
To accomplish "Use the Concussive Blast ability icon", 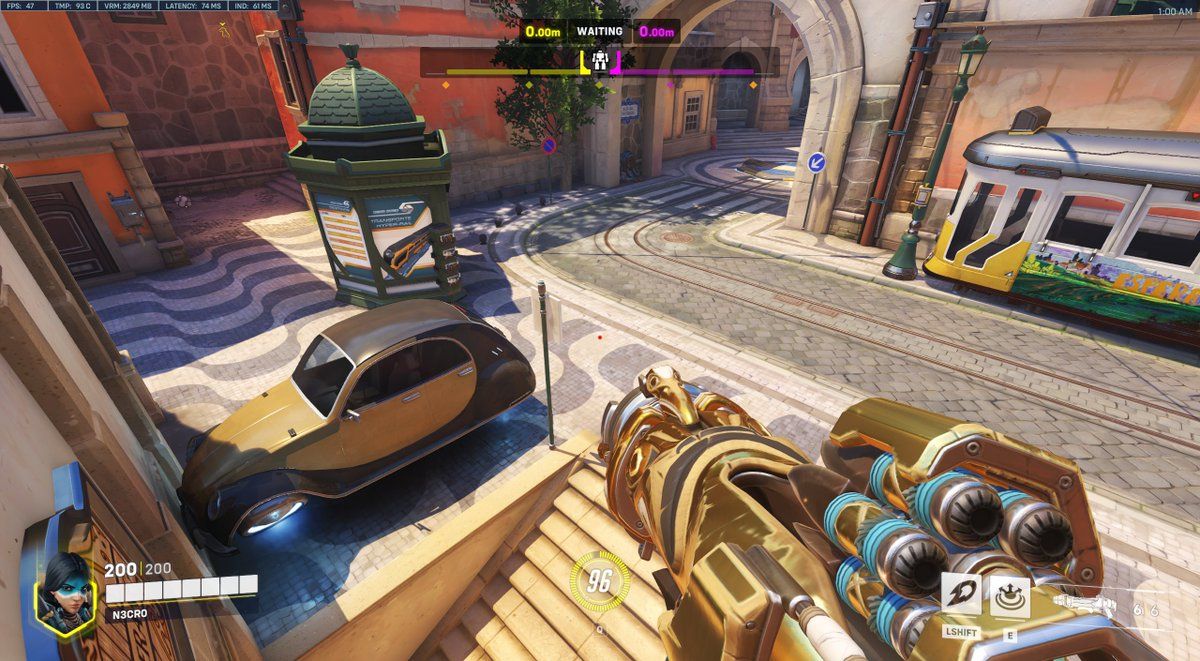I will (1010, 597).
